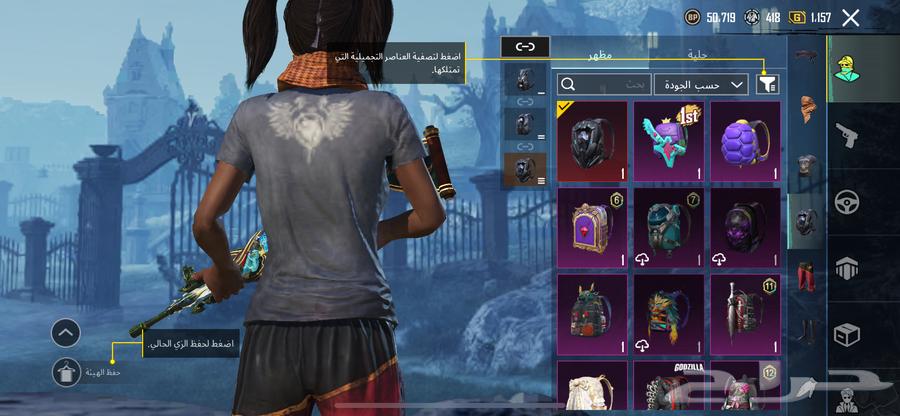
Task: Choose the backpack with the dagger
Action: tap(745, 314)
